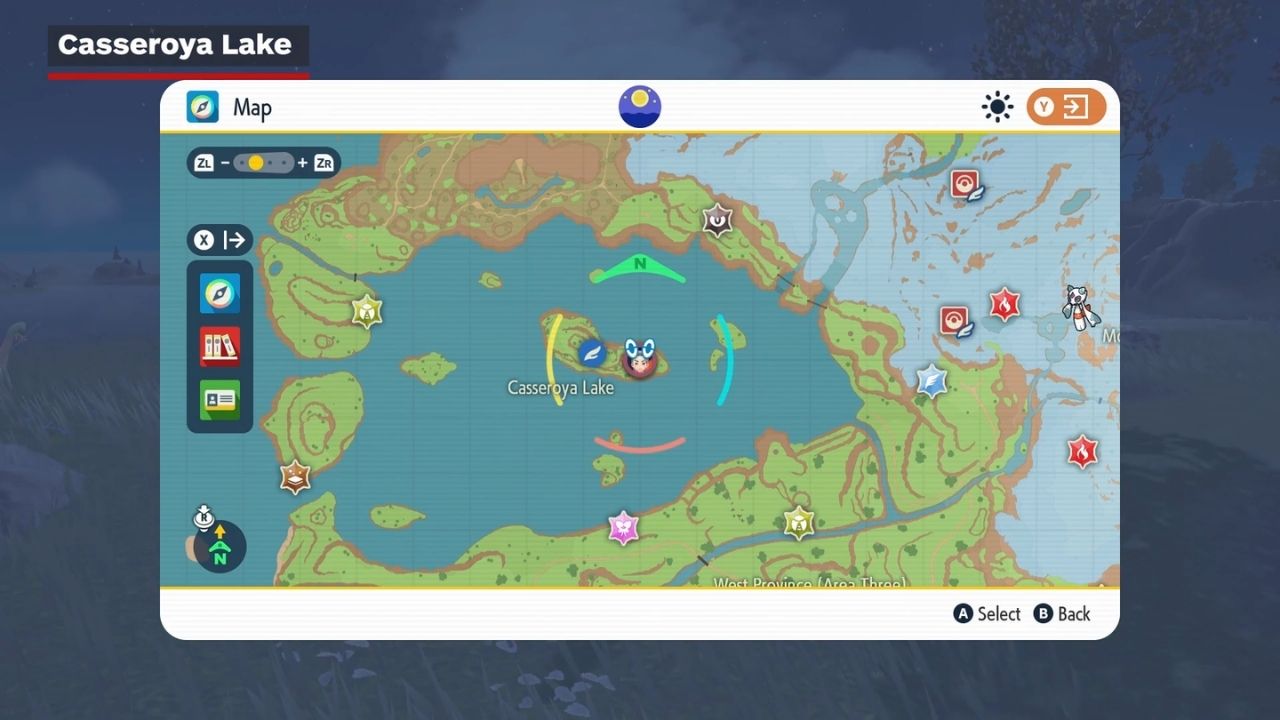The width and height of the screenshot is (1280, 720).
Task: Toggle the north-facing compass orientation icon
Action: pos(220,547)
